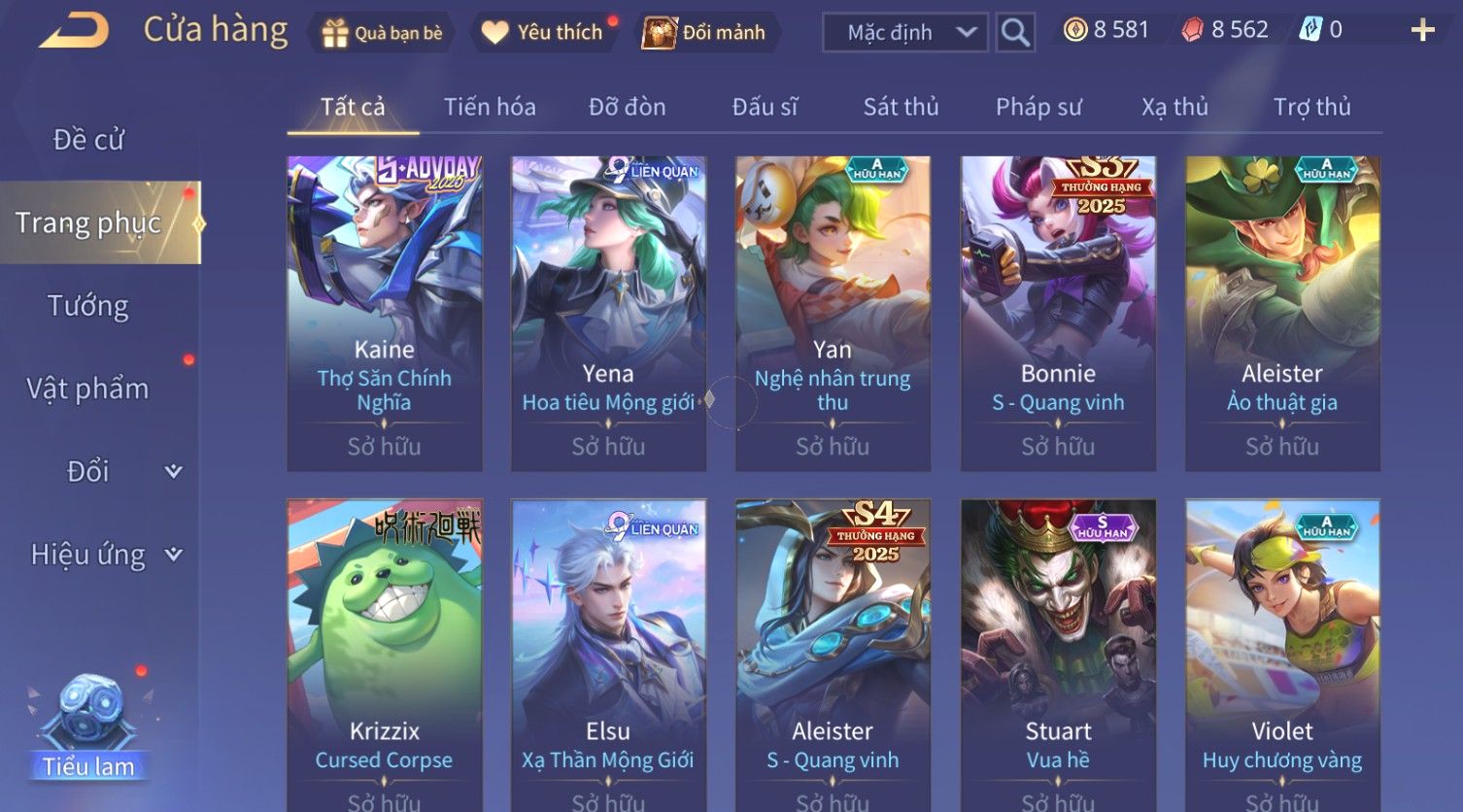Image resolution: width=1463 pixels, height=812 pixels.
Task: Open the Yêu thích favorites list
Action: coord(544,33)
